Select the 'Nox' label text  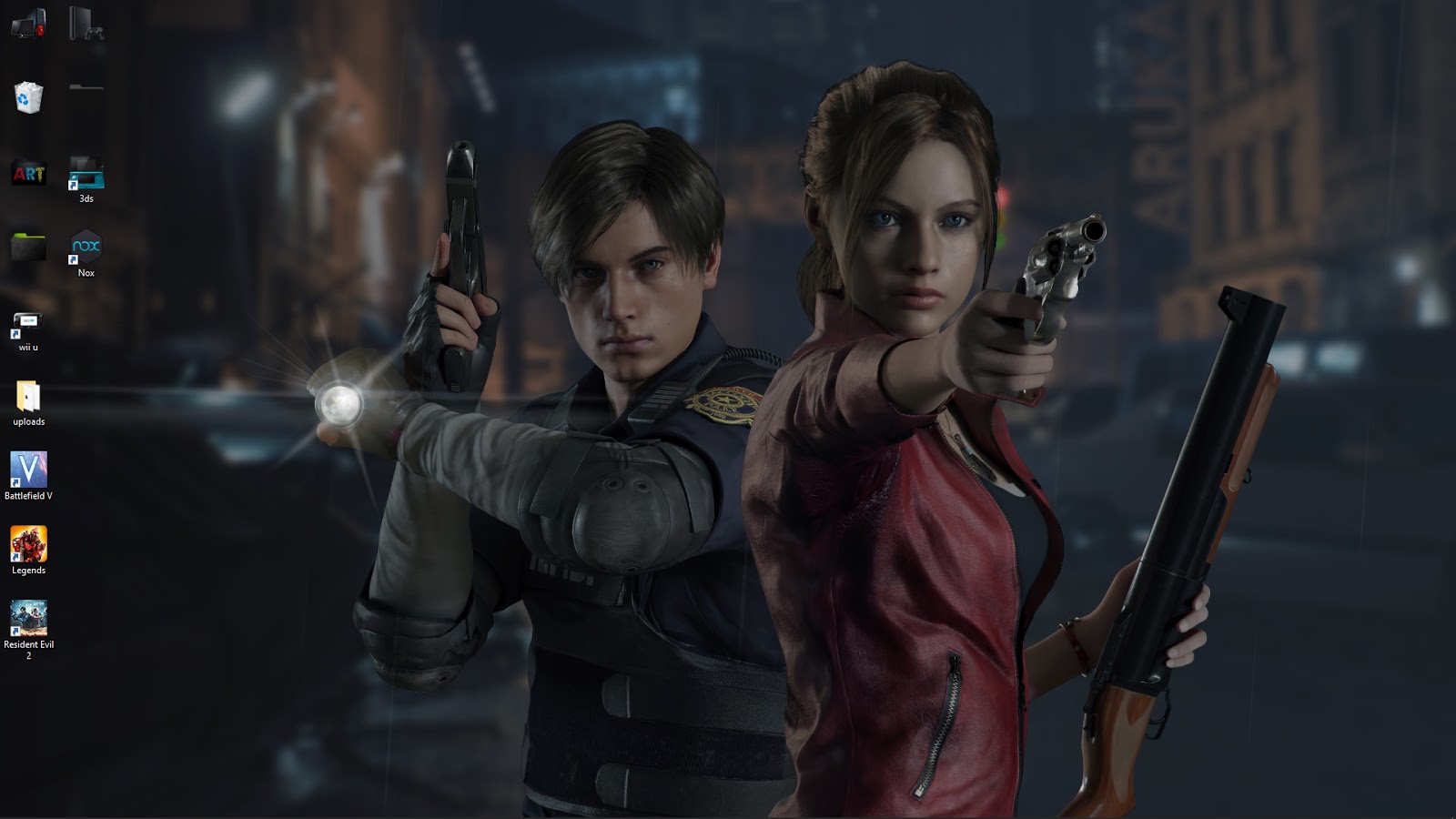point(86,271)
